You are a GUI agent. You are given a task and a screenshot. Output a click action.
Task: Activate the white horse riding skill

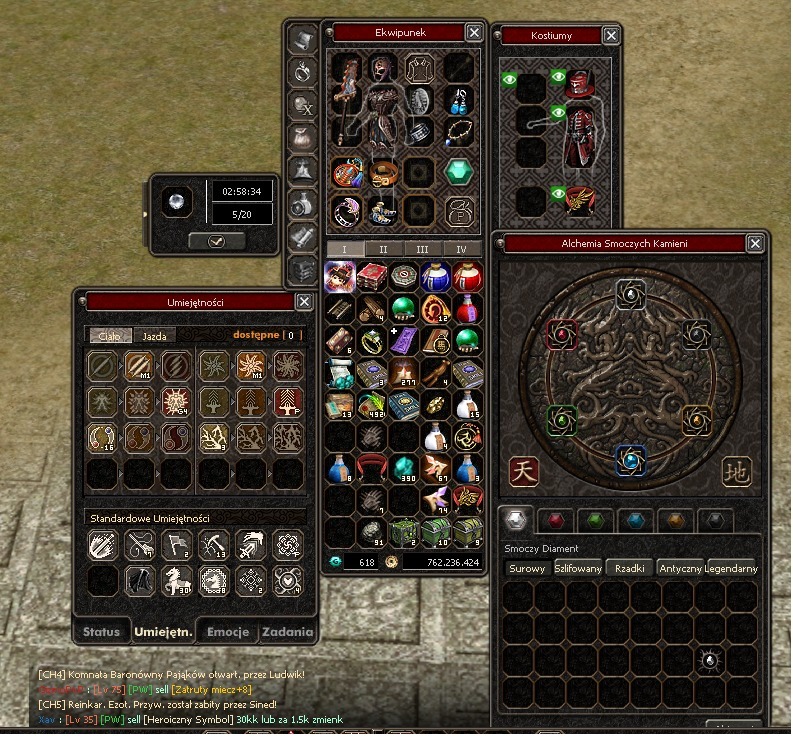(179, 577)
